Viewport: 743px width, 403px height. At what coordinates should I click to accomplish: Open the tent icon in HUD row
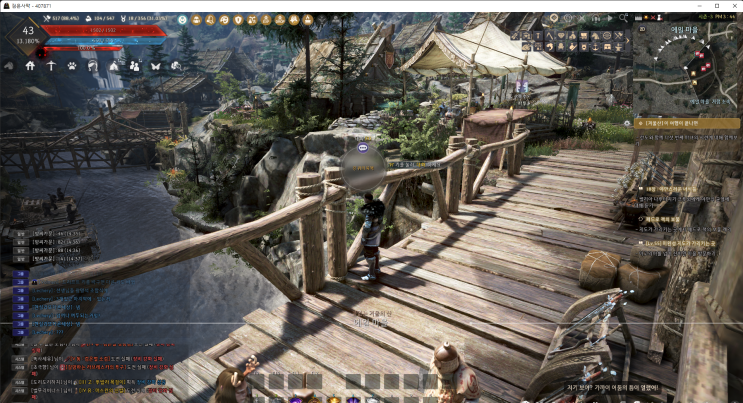[x=113, y=66]
